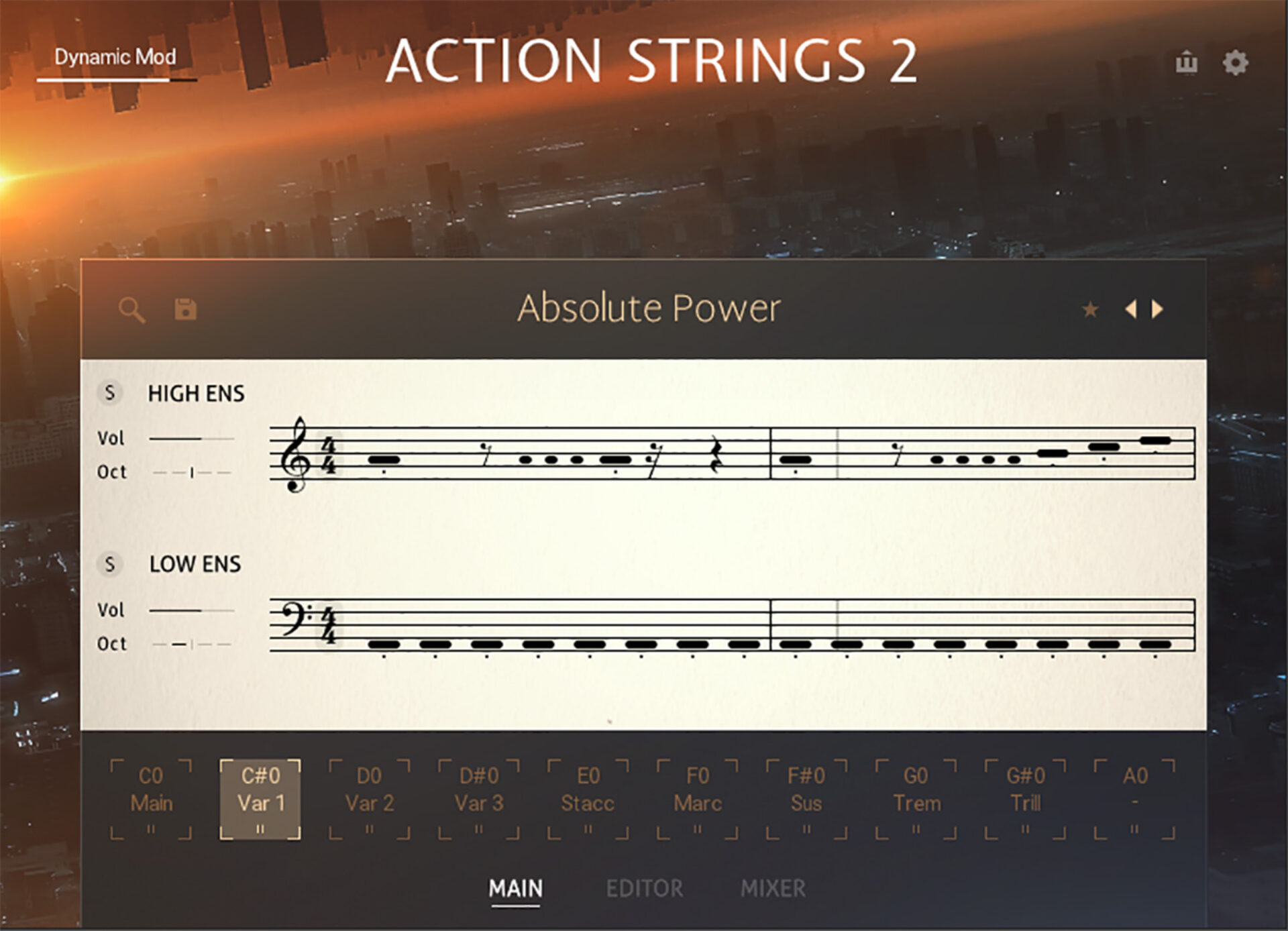Toggle solo on the LOW ENS part
1288x931 pixels.
[x=111, y=565]
